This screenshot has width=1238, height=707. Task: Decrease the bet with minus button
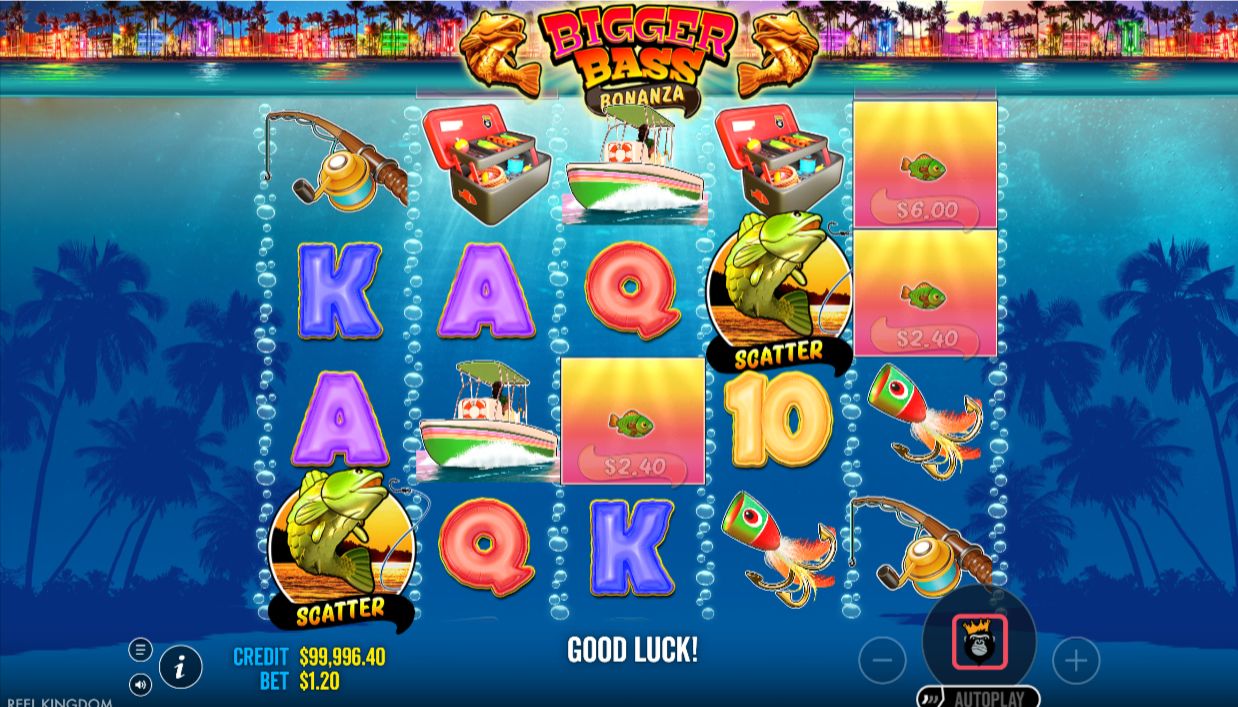click(882, 661)
